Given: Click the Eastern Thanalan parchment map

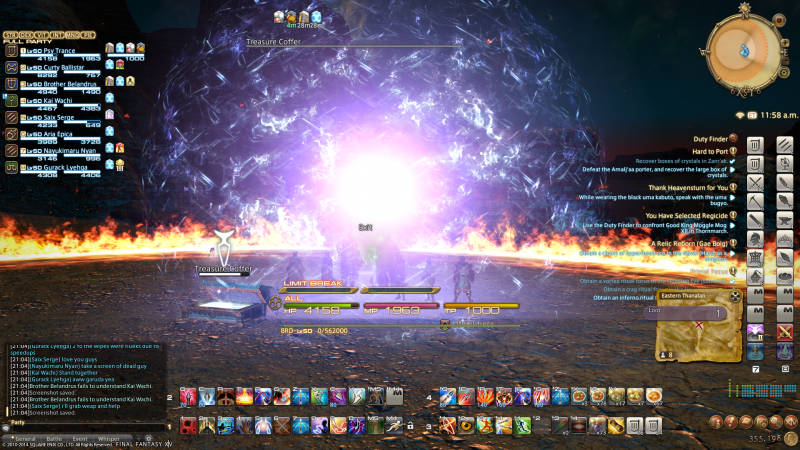Looking at the screenshot, I should coord(696,335).
